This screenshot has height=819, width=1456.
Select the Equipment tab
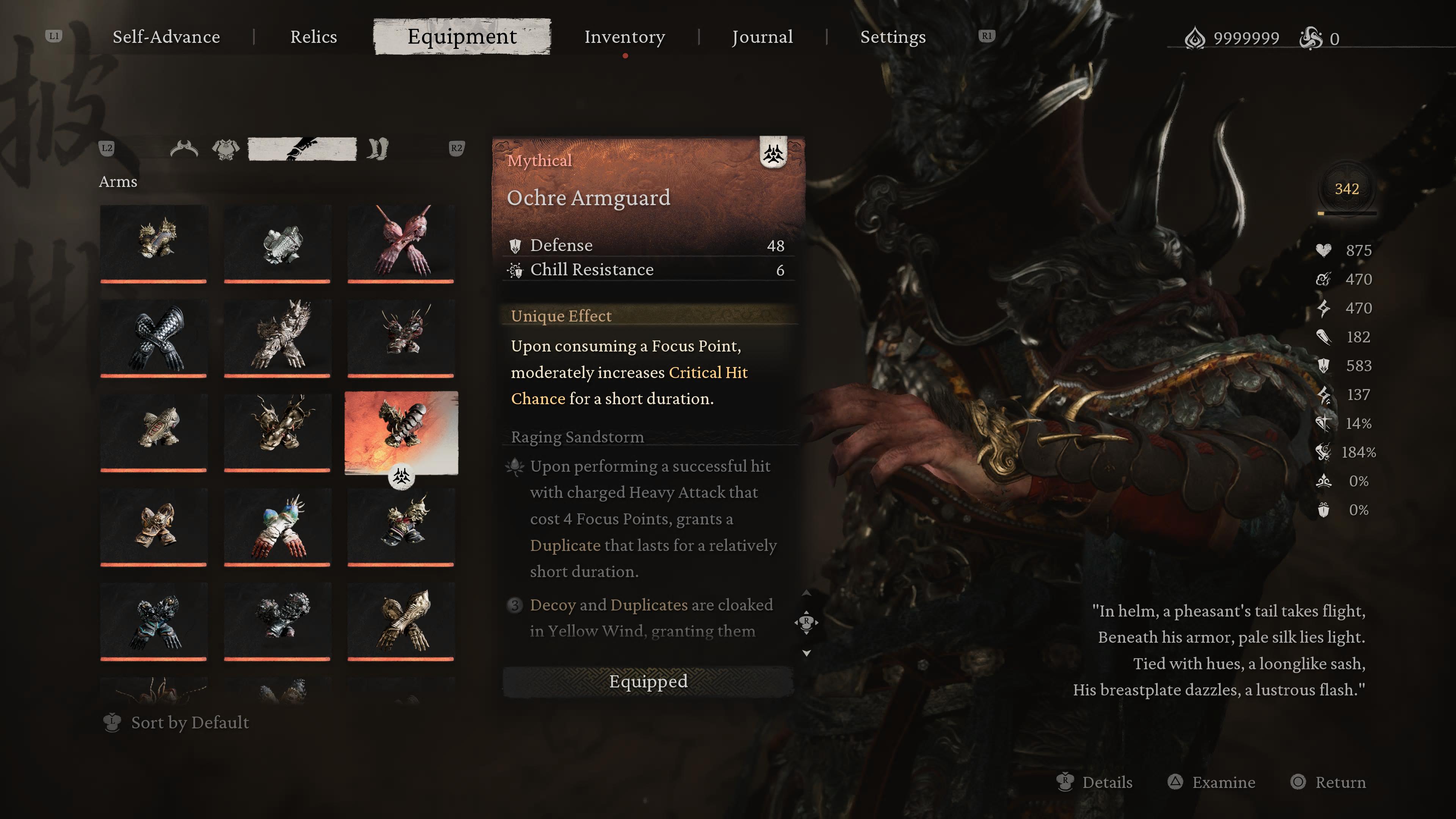point(462,37)
